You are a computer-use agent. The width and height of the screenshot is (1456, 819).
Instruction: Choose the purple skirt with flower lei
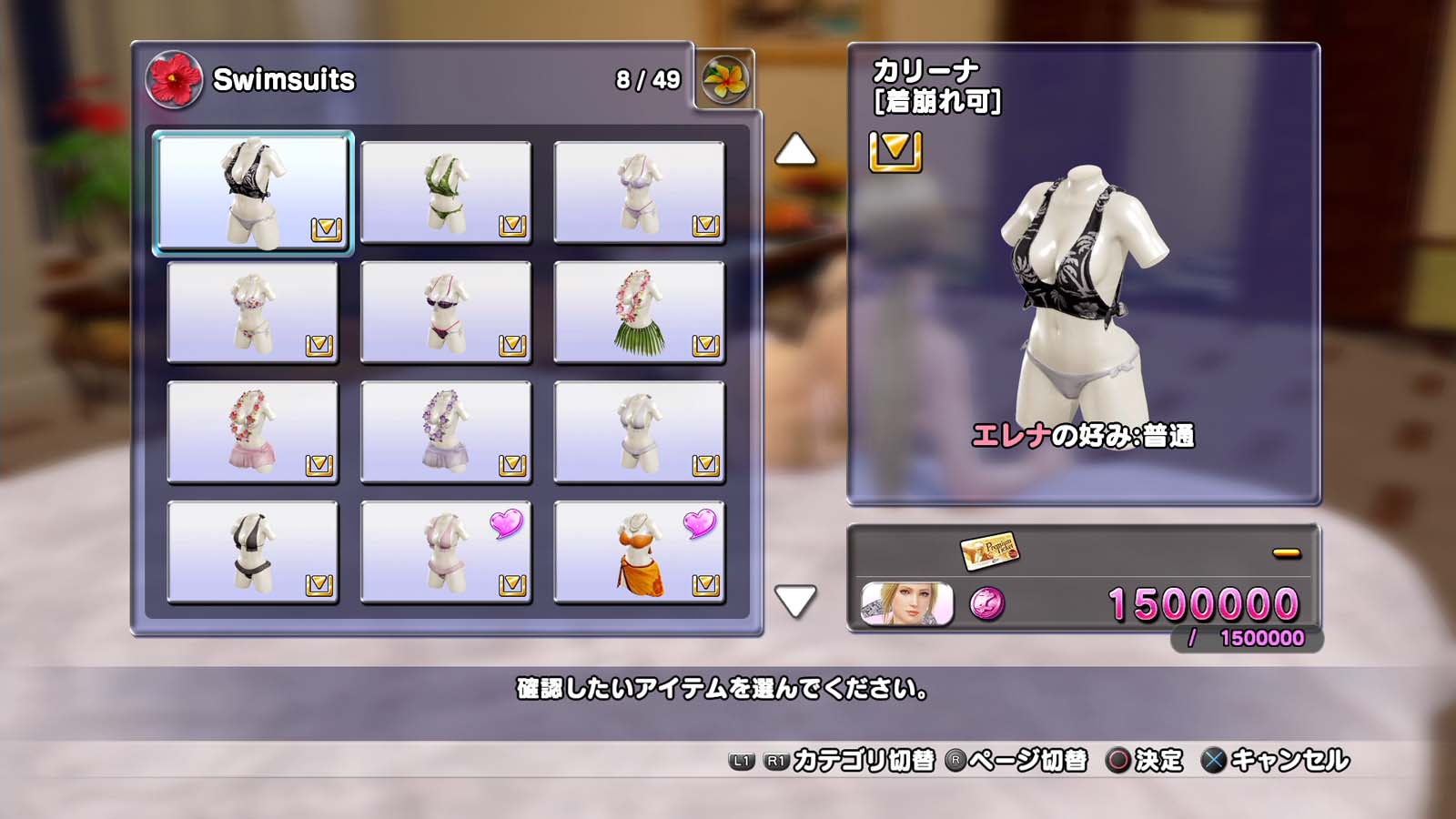pyautogui.click(x=446, y=432)
